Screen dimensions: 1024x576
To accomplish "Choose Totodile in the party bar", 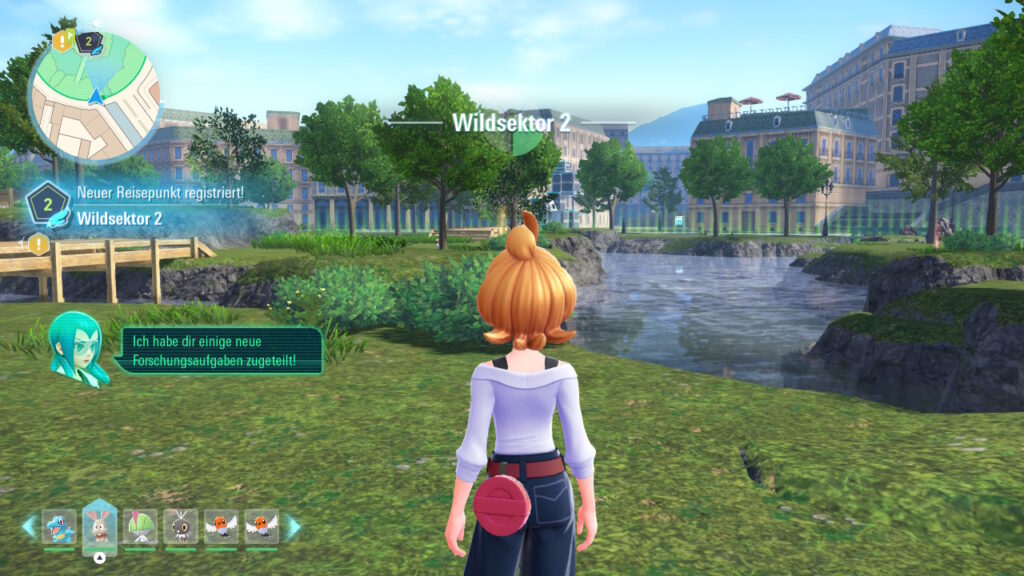I will point(59,527).
